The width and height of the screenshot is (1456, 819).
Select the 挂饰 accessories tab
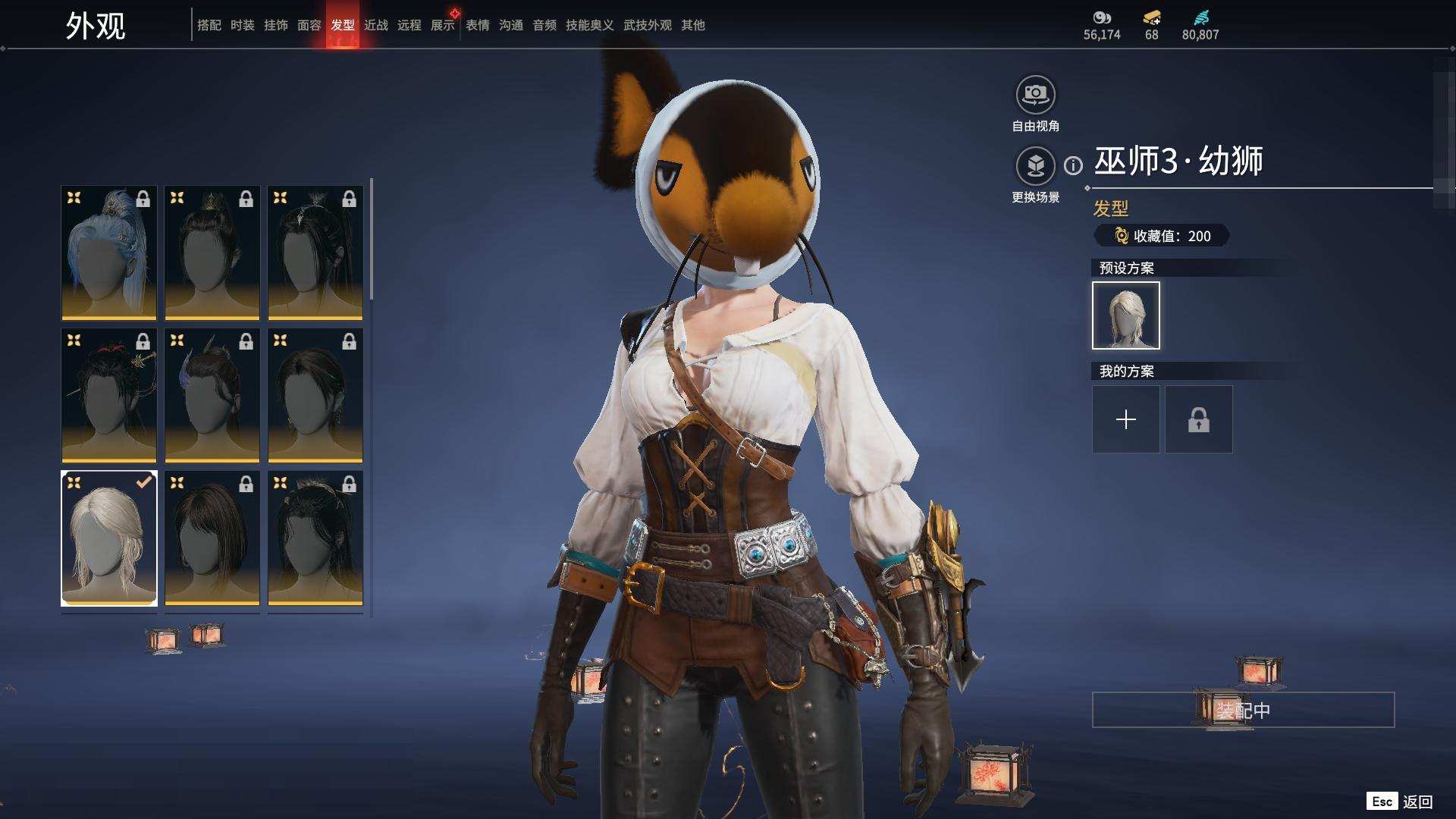click(x=275, y=25)
